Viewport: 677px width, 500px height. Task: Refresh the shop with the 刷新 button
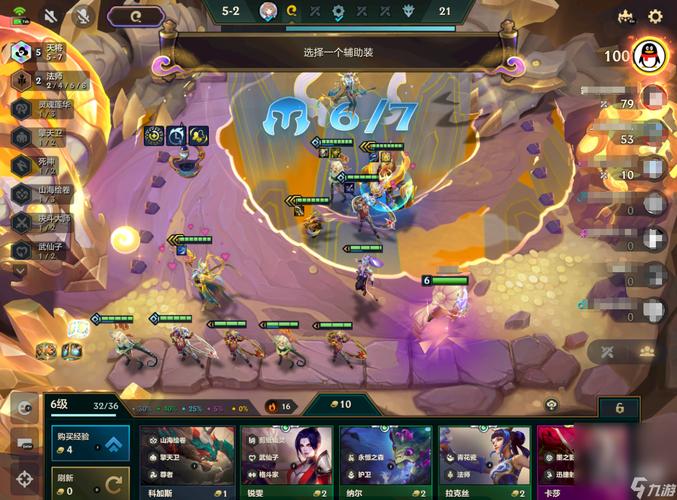click(89, 483)
